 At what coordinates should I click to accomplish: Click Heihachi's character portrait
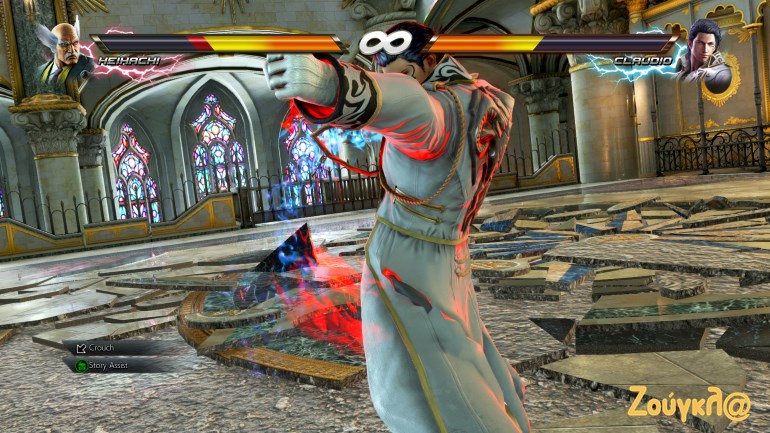[64, 55]
